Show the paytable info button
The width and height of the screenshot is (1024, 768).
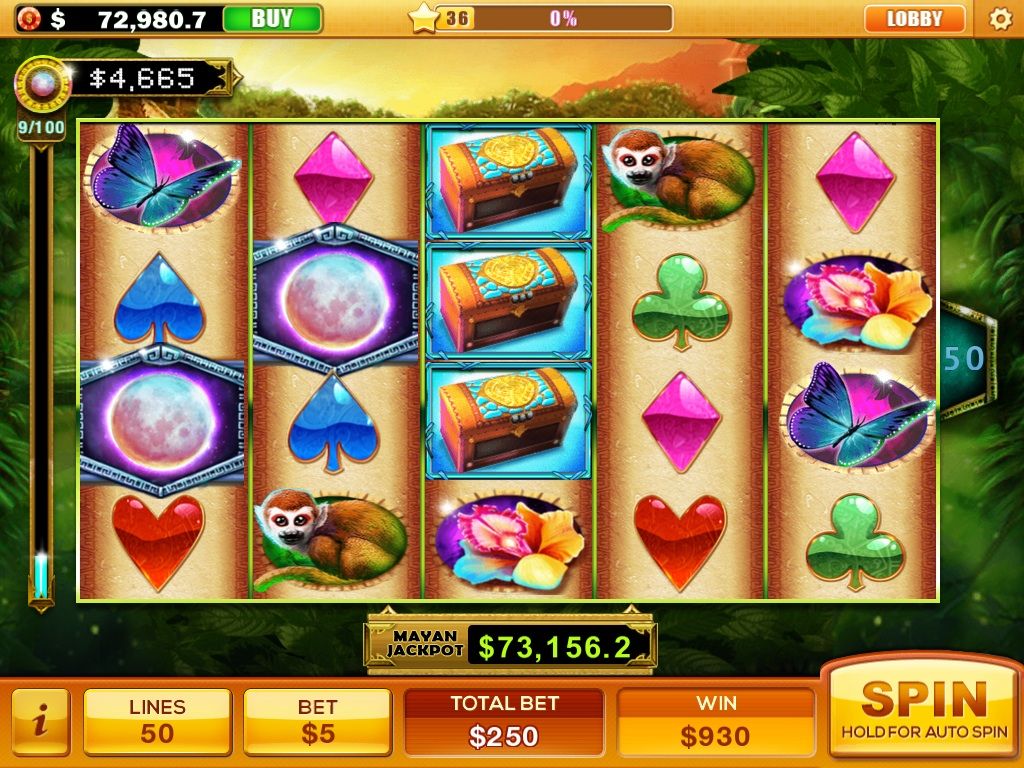coord(40,720)
